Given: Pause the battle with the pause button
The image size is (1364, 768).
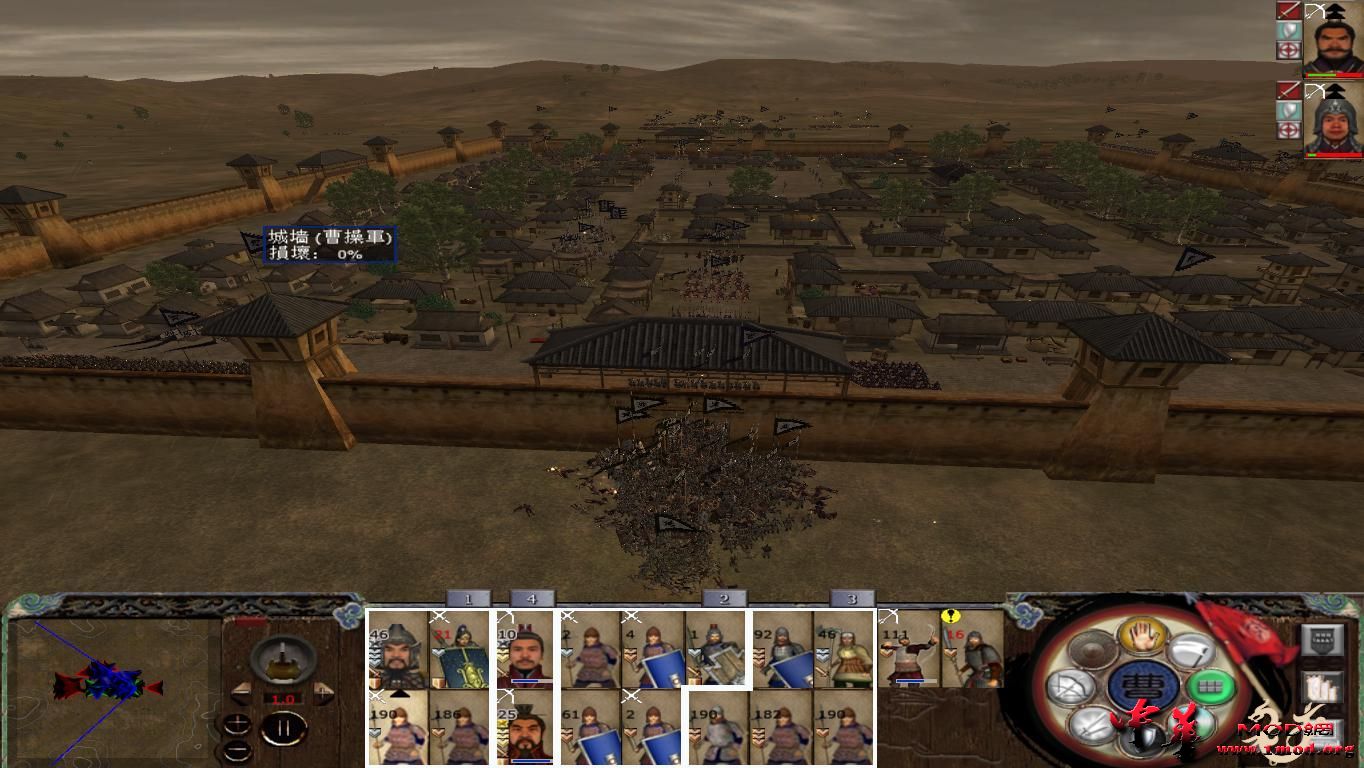Looking at the screenshot, I should point(285,727).
